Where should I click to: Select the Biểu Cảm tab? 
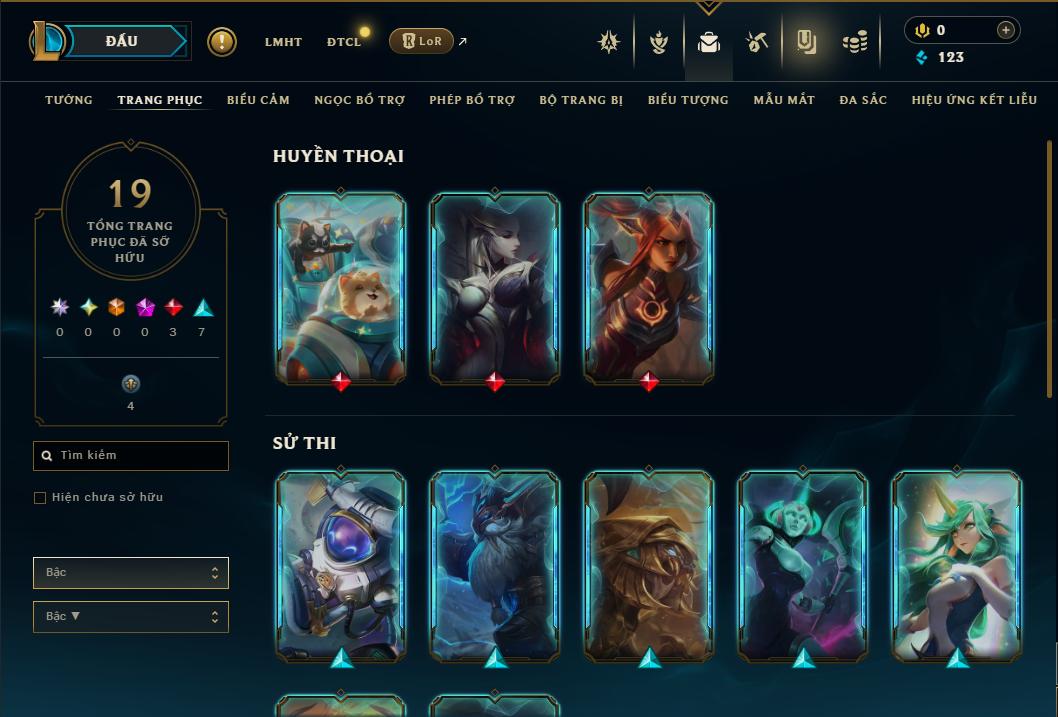pyautogui.click(x=258, y=100)
